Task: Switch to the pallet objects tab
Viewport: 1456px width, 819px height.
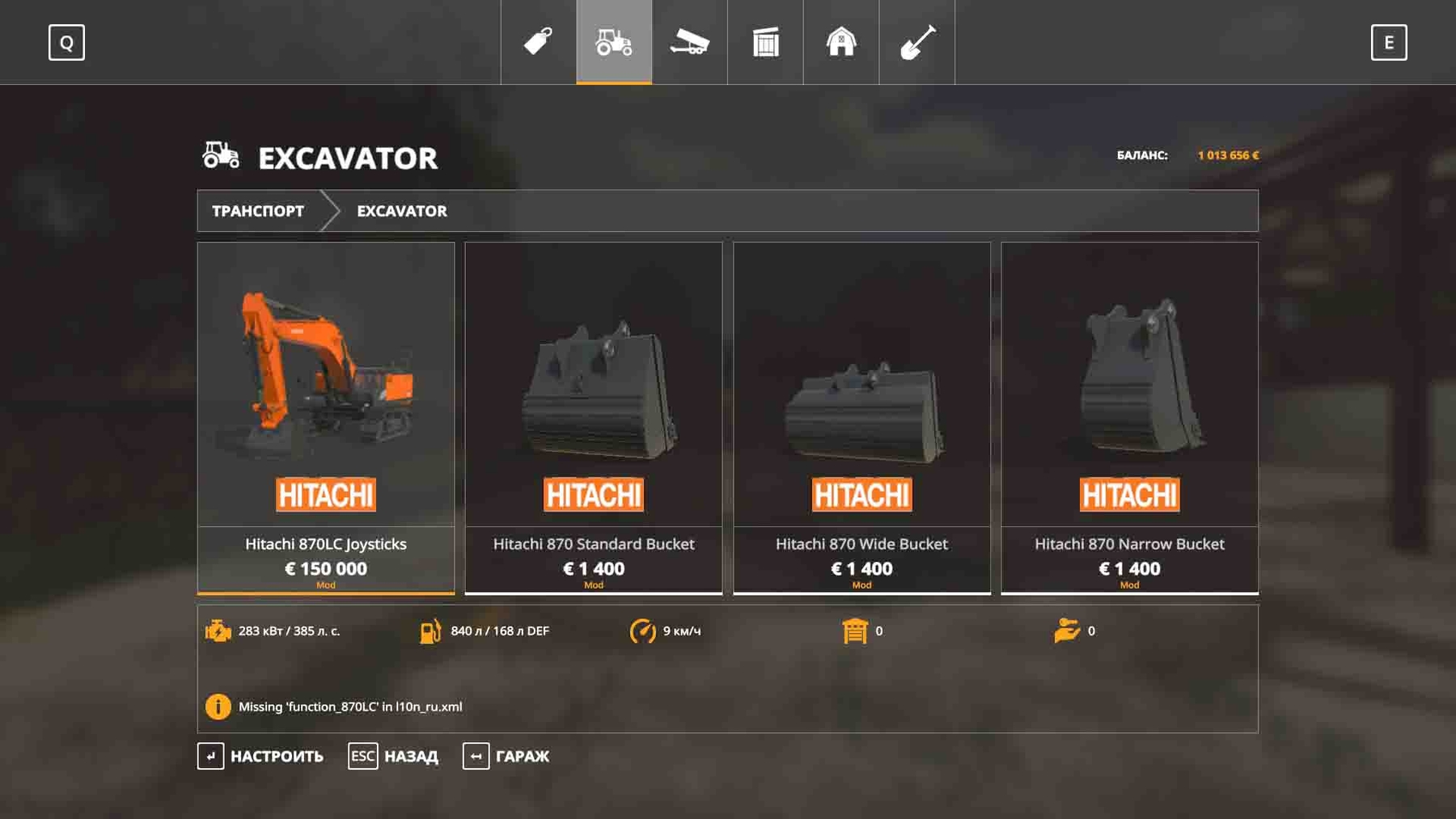Action: pyautogui.click(x=765, y=42)
